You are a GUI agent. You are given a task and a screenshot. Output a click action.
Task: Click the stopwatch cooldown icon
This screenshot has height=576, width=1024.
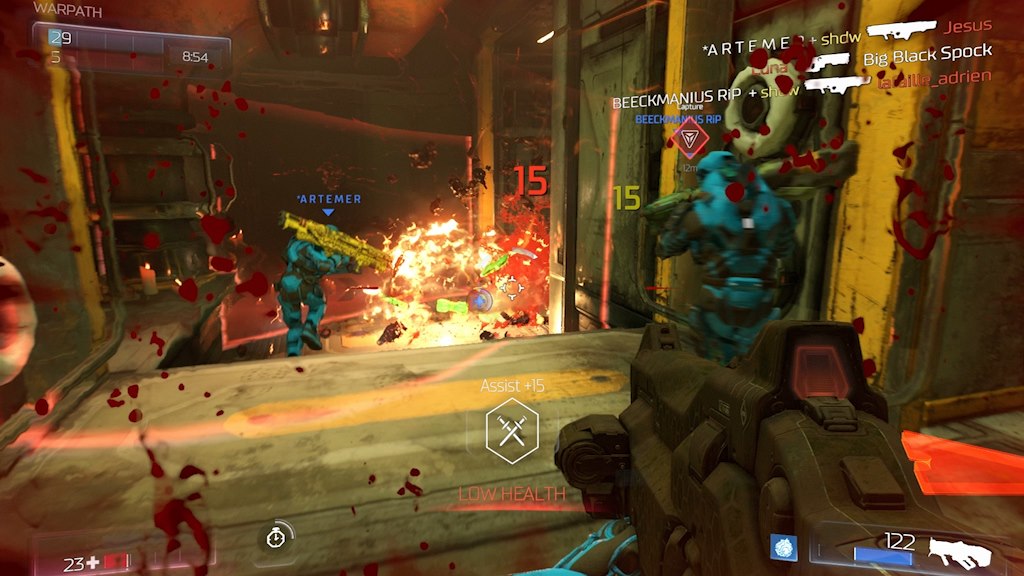pos(275,537)
